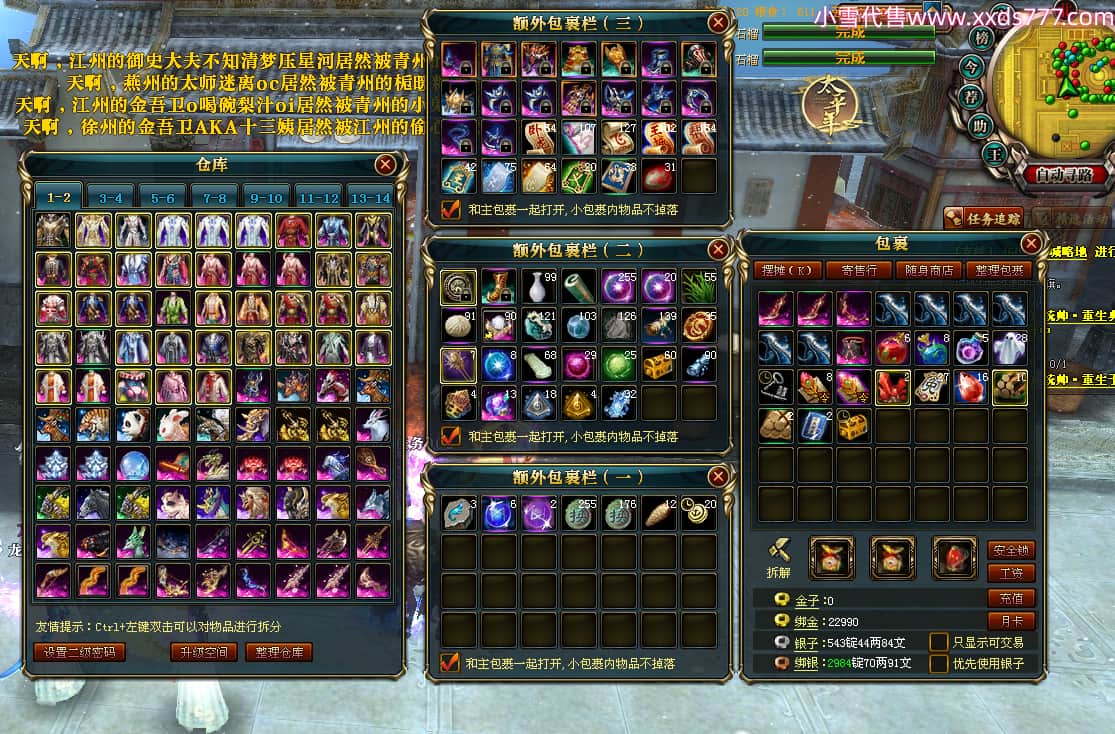Click the 设置二级密码 button
Viewport: 1115px width, 734px height.
click(x=80, y=652)
